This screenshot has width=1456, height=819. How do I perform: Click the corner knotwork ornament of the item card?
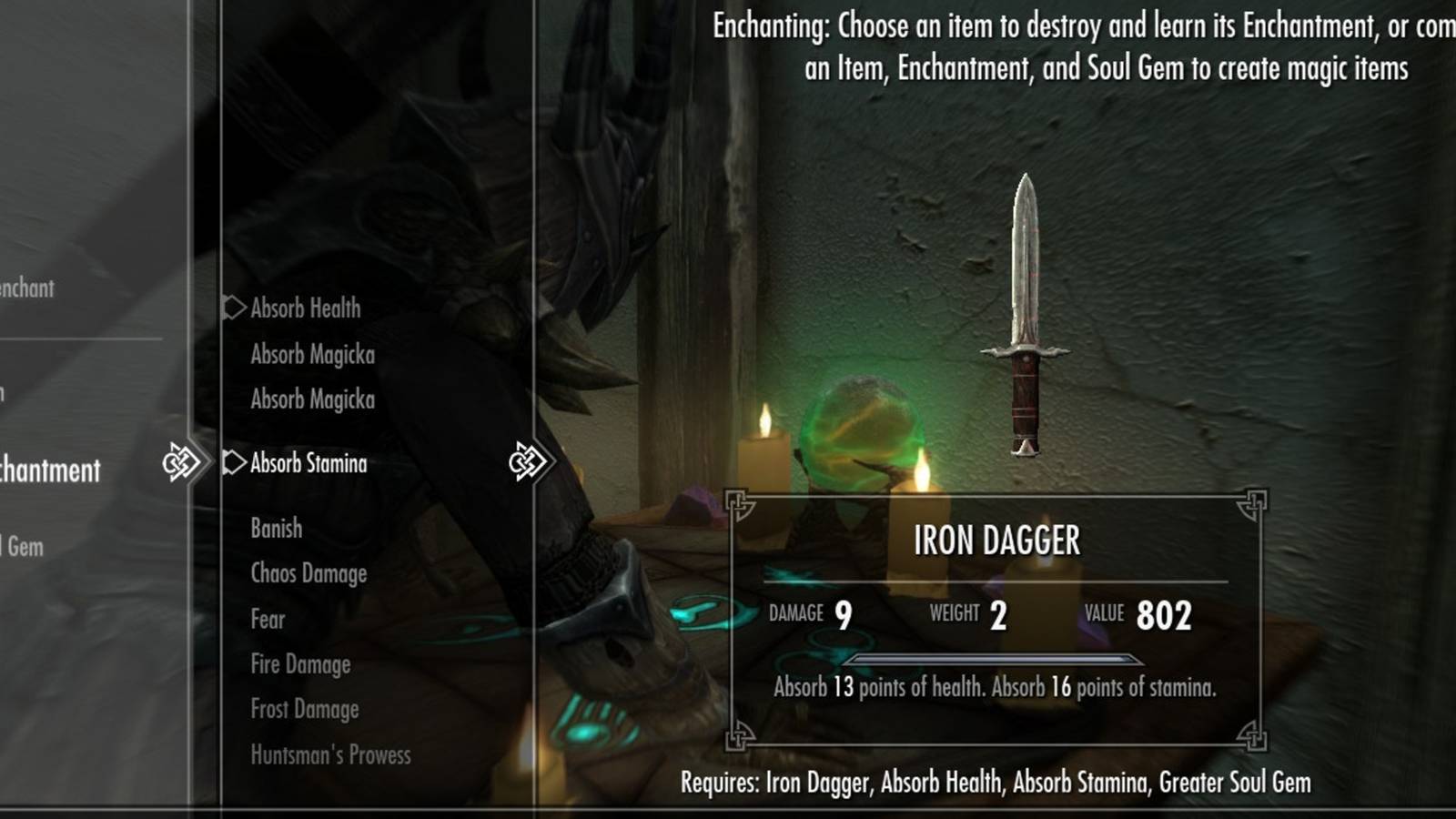tap(739, 503)
